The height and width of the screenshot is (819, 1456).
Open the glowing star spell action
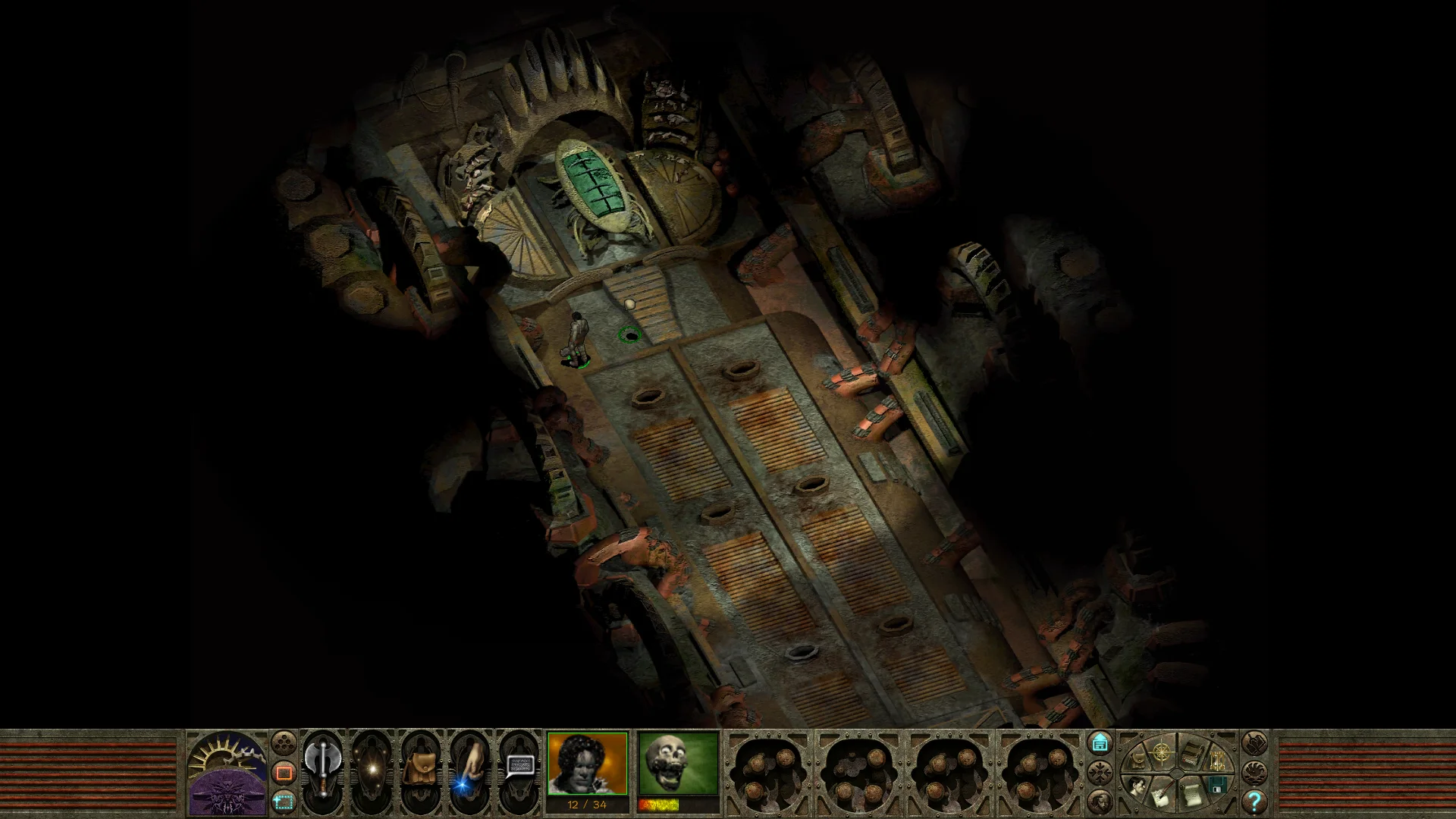coord(372,768)
